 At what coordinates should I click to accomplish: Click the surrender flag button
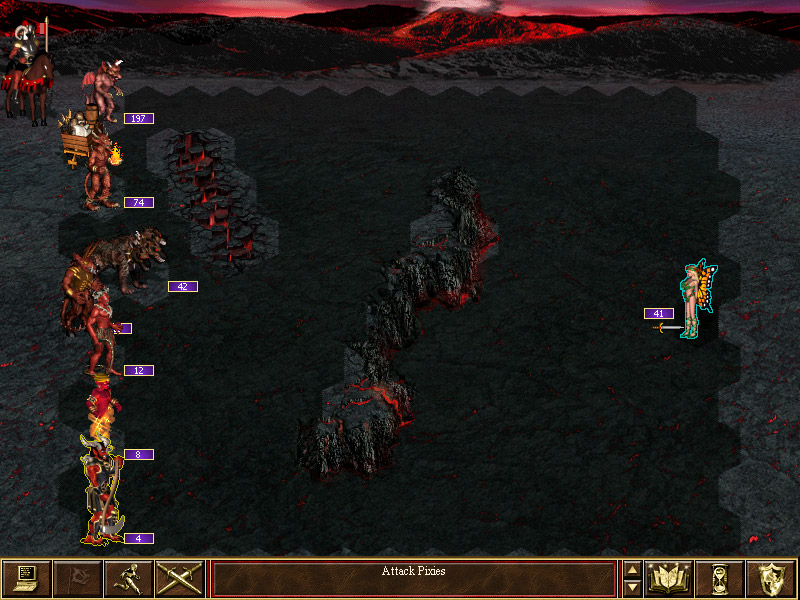(78, 578)
